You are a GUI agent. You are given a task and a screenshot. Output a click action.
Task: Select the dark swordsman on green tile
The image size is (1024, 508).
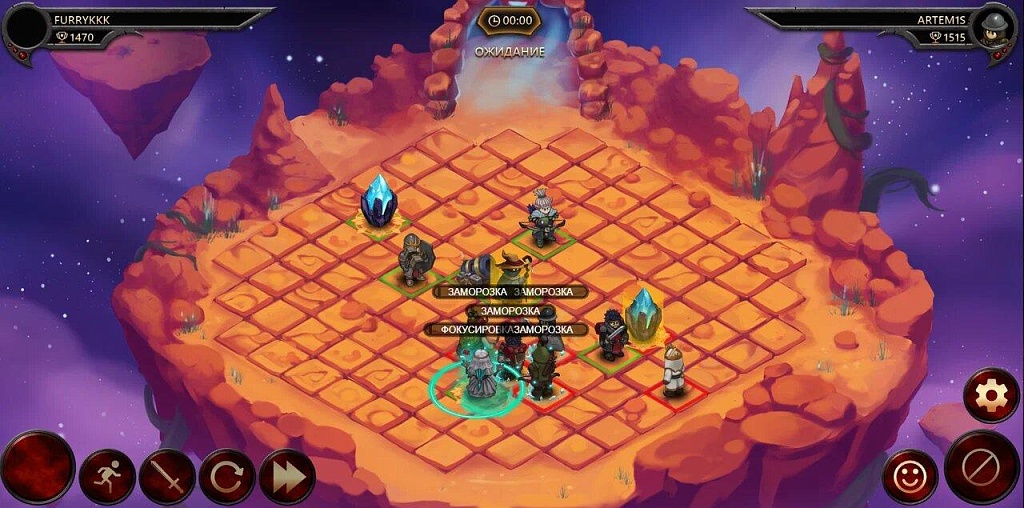click(611, 335)
